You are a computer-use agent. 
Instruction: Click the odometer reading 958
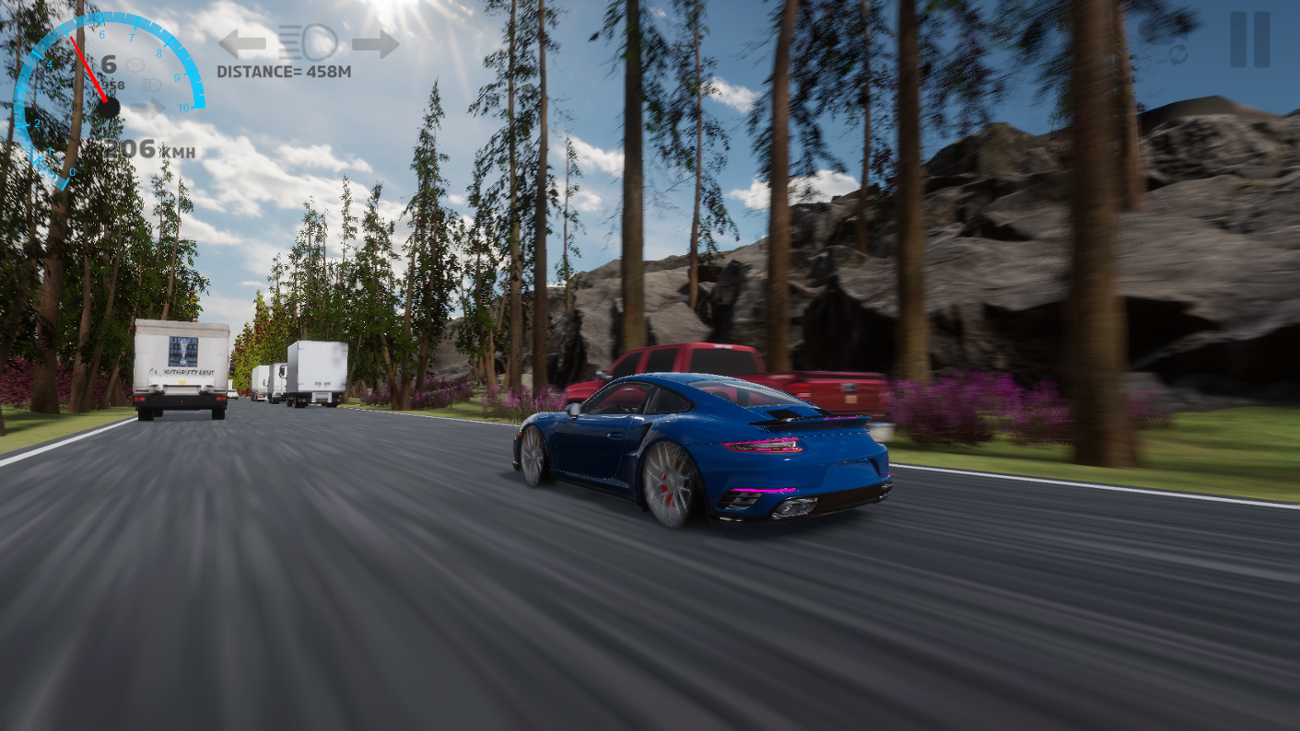113,85
